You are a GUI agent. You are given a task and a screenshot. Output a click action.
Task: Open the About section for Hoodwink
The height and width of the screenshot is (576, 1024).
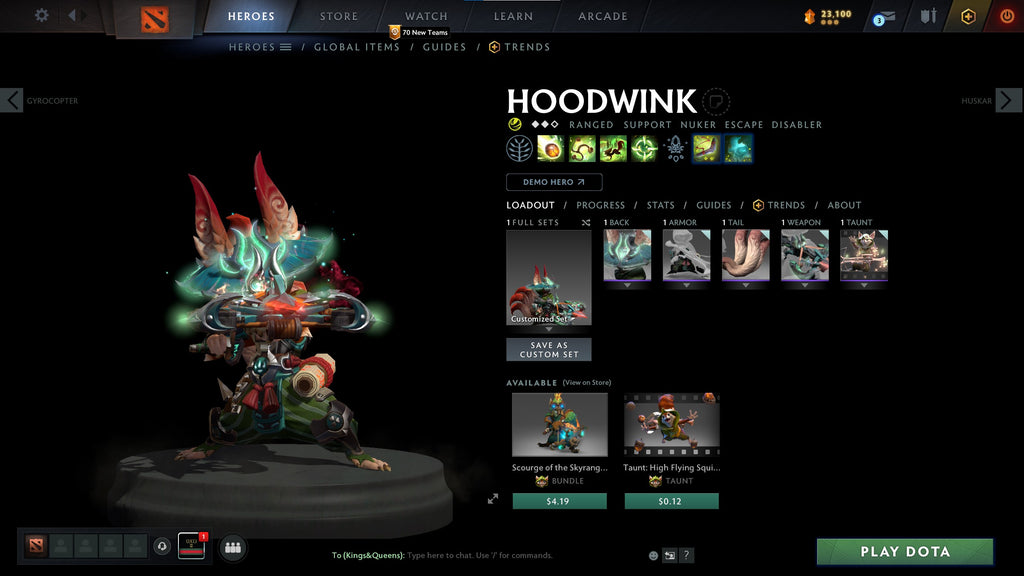[x=844, y=205]
